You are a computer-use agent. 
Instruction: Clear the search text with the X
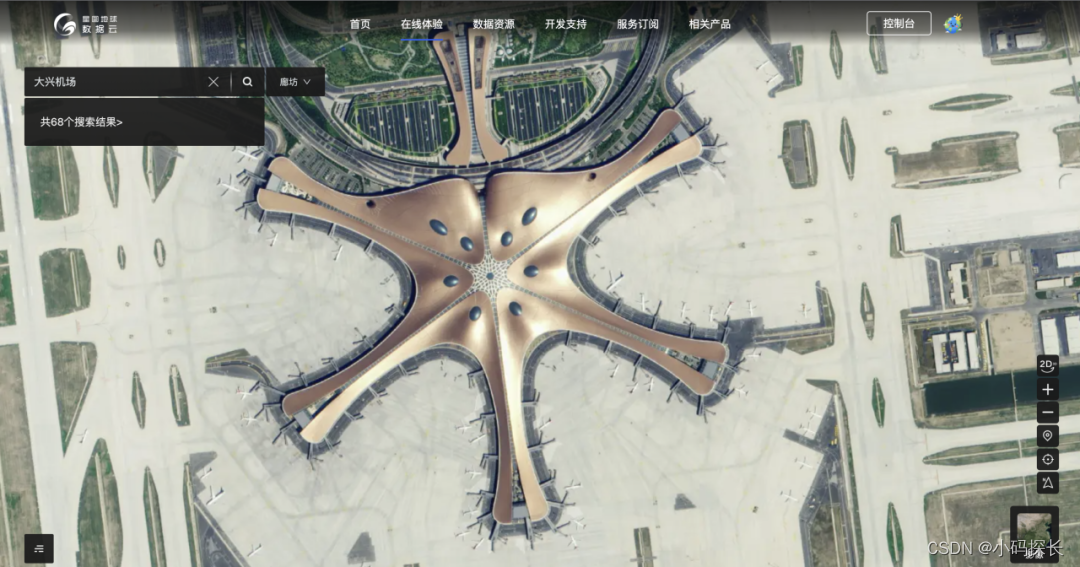tap(213, 82)
